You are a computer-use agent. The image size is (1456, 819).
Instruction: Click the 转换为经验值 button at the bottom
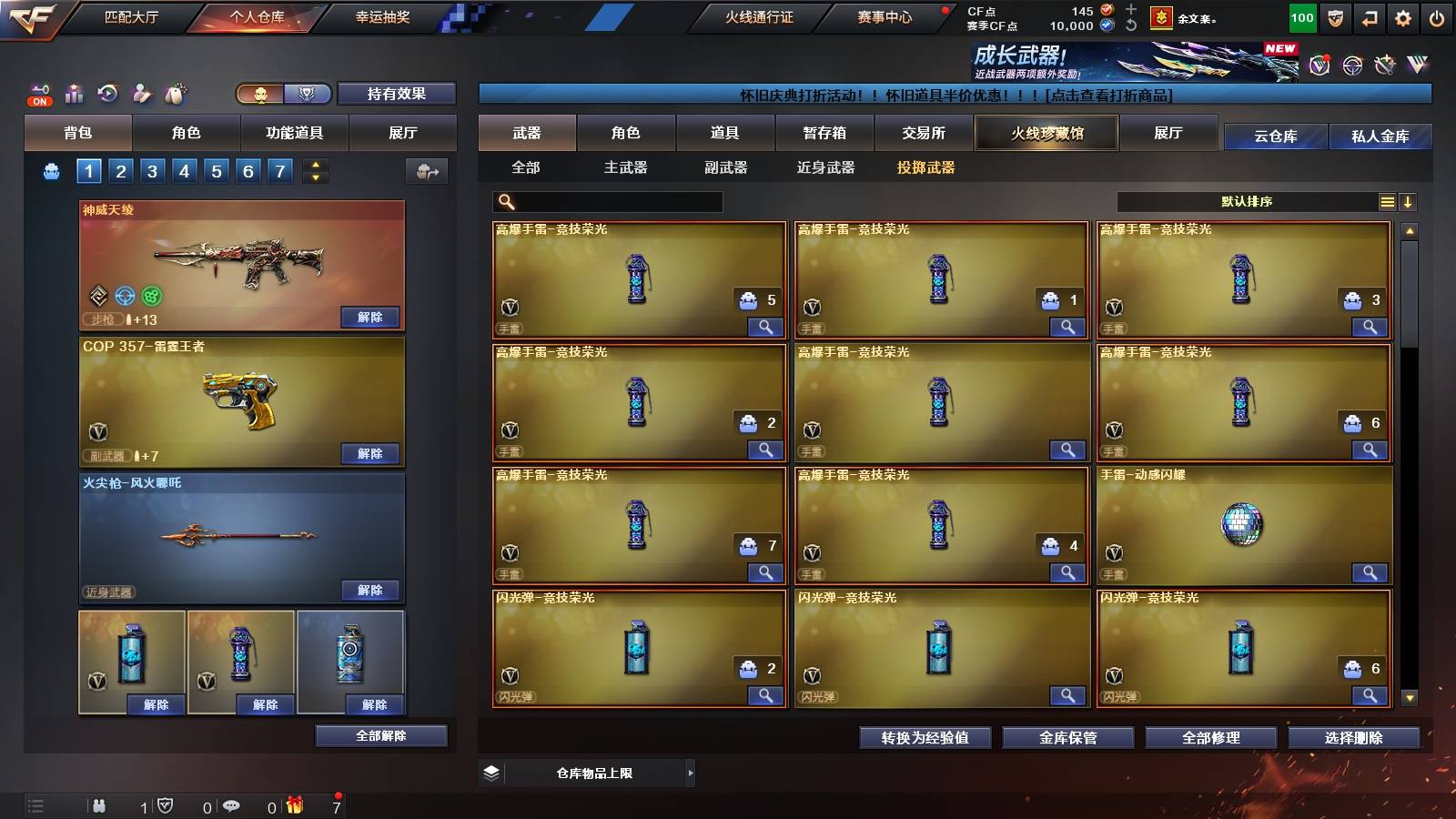coord(926,738)
